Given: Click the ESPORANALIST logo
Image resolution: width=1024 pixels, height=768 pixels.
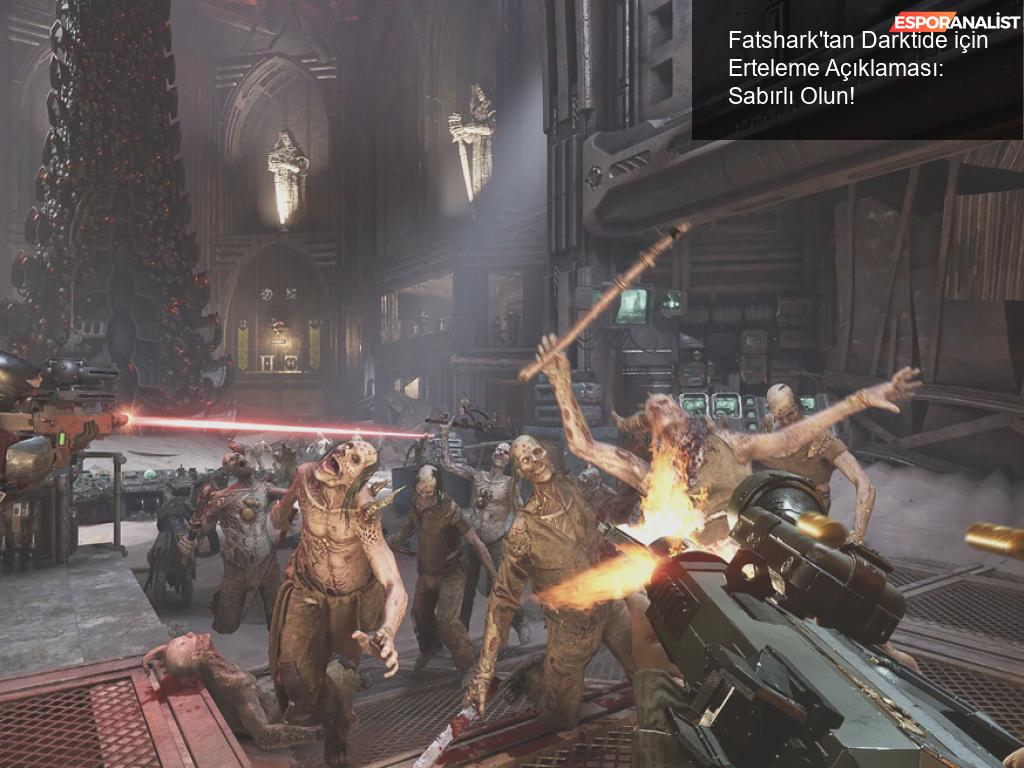Looking at the screenshot, I should pyautogui.click(x=955, y=20).
